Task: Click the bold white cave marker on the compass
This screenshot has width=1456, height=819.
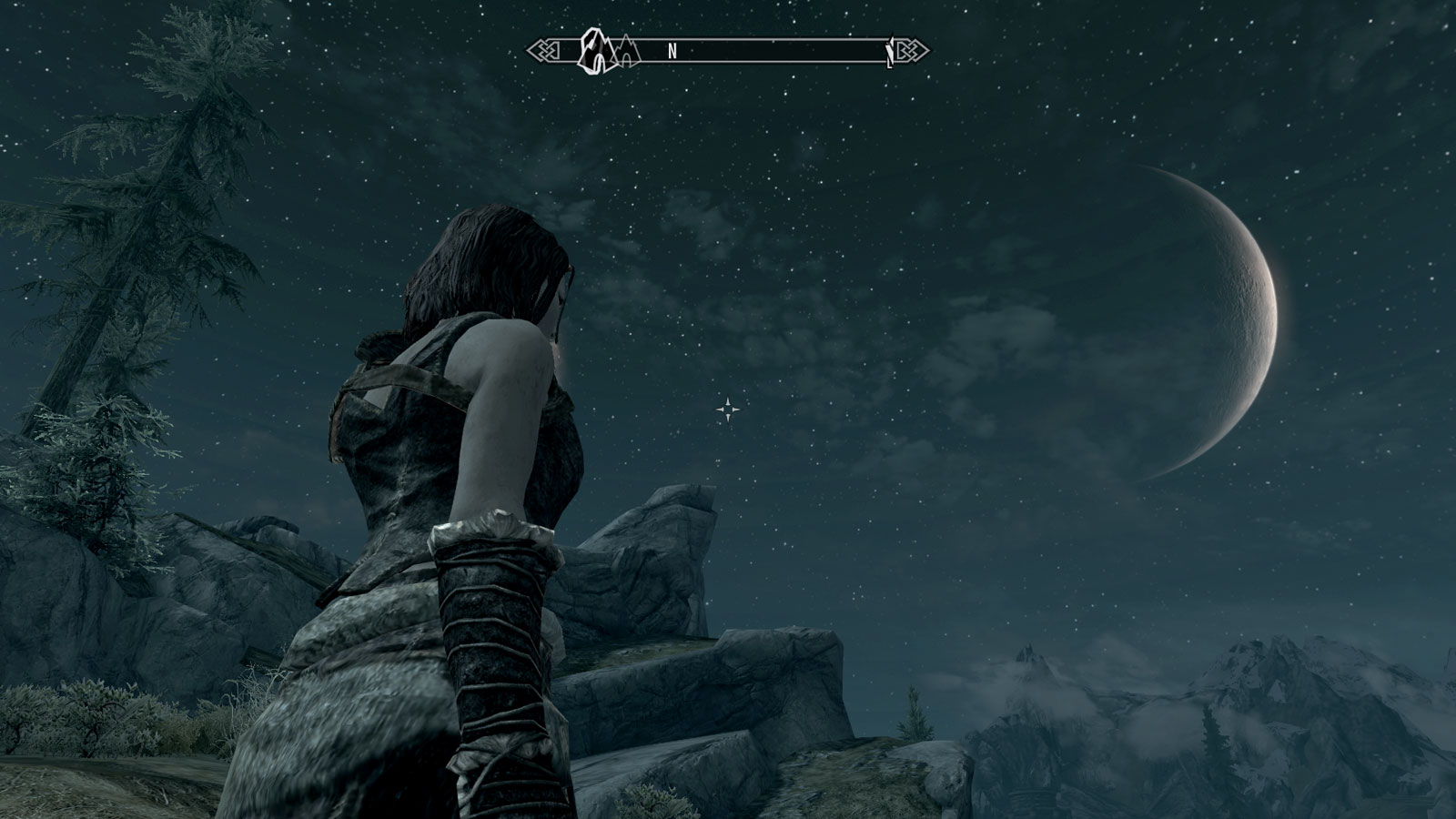Action: point(596,51)
